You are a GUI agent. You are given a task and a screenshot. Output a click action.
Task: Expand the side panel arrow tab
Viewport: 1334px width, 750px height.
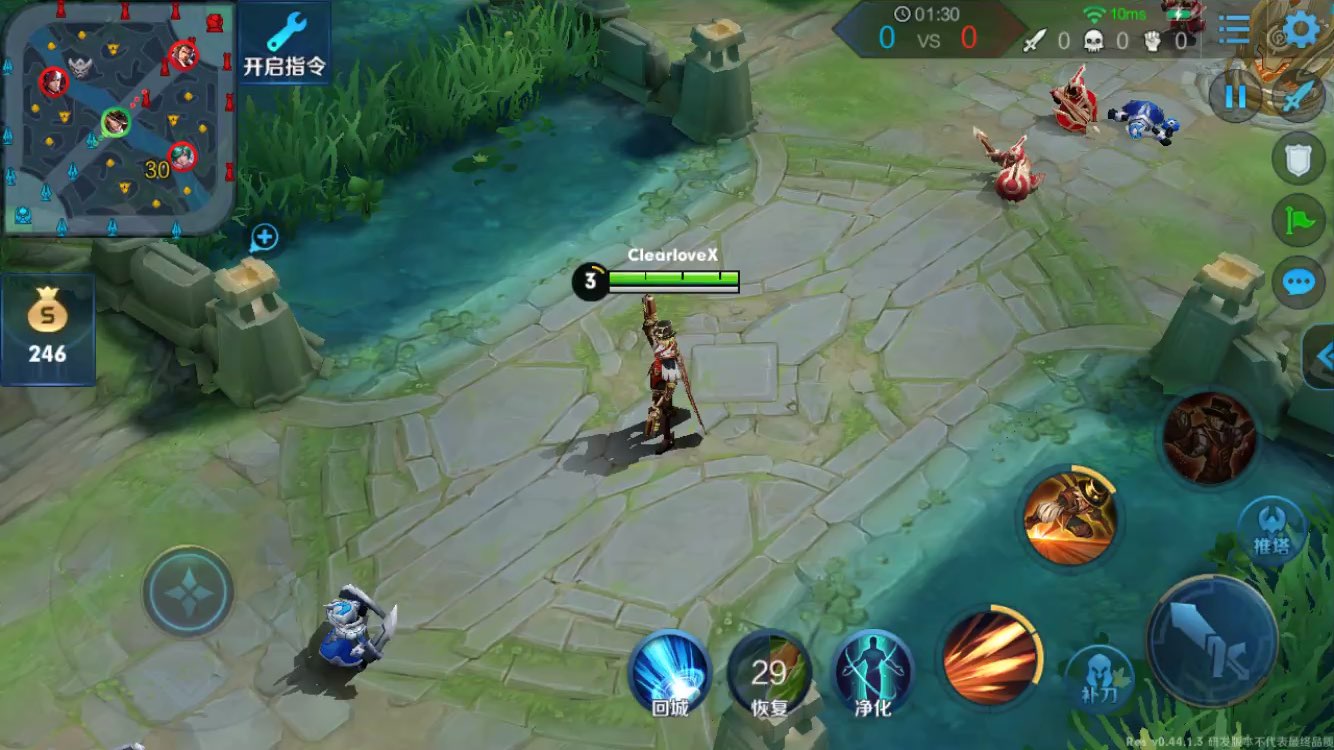point(1320,356)
